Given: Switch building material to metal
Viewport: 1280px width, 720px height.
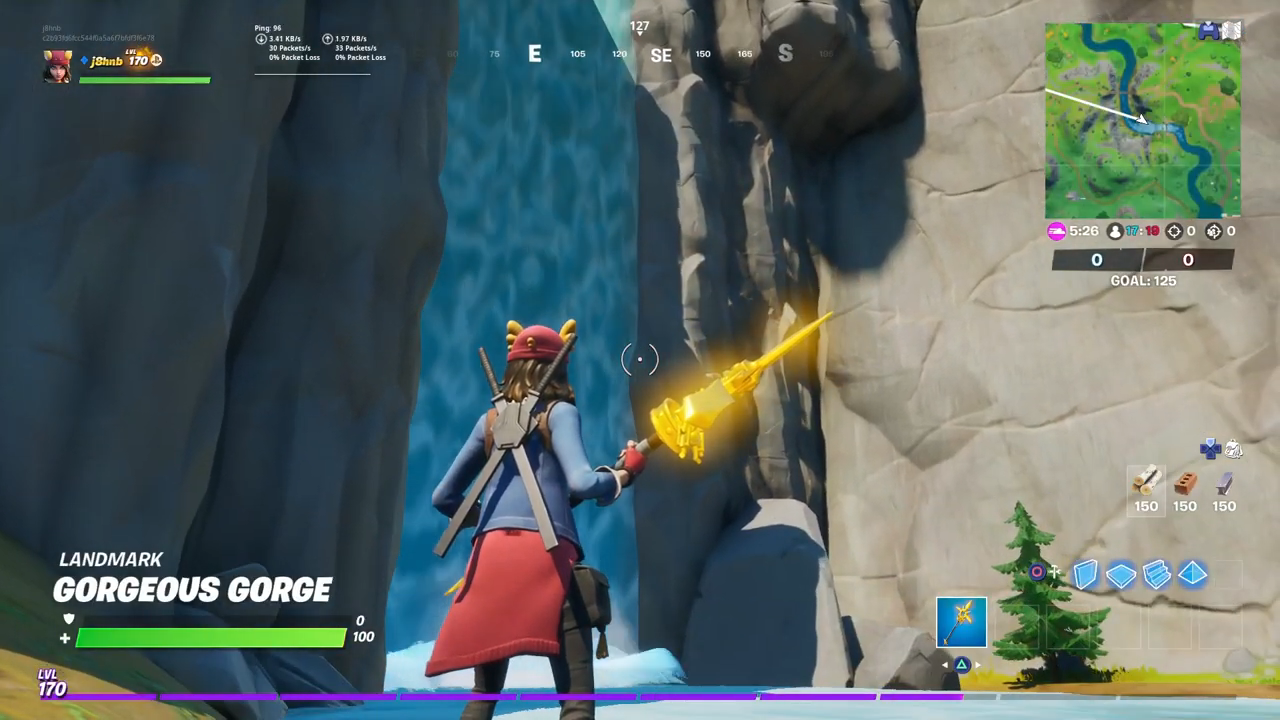Looking at the screenshot, I should click(x=1224, y=483).
